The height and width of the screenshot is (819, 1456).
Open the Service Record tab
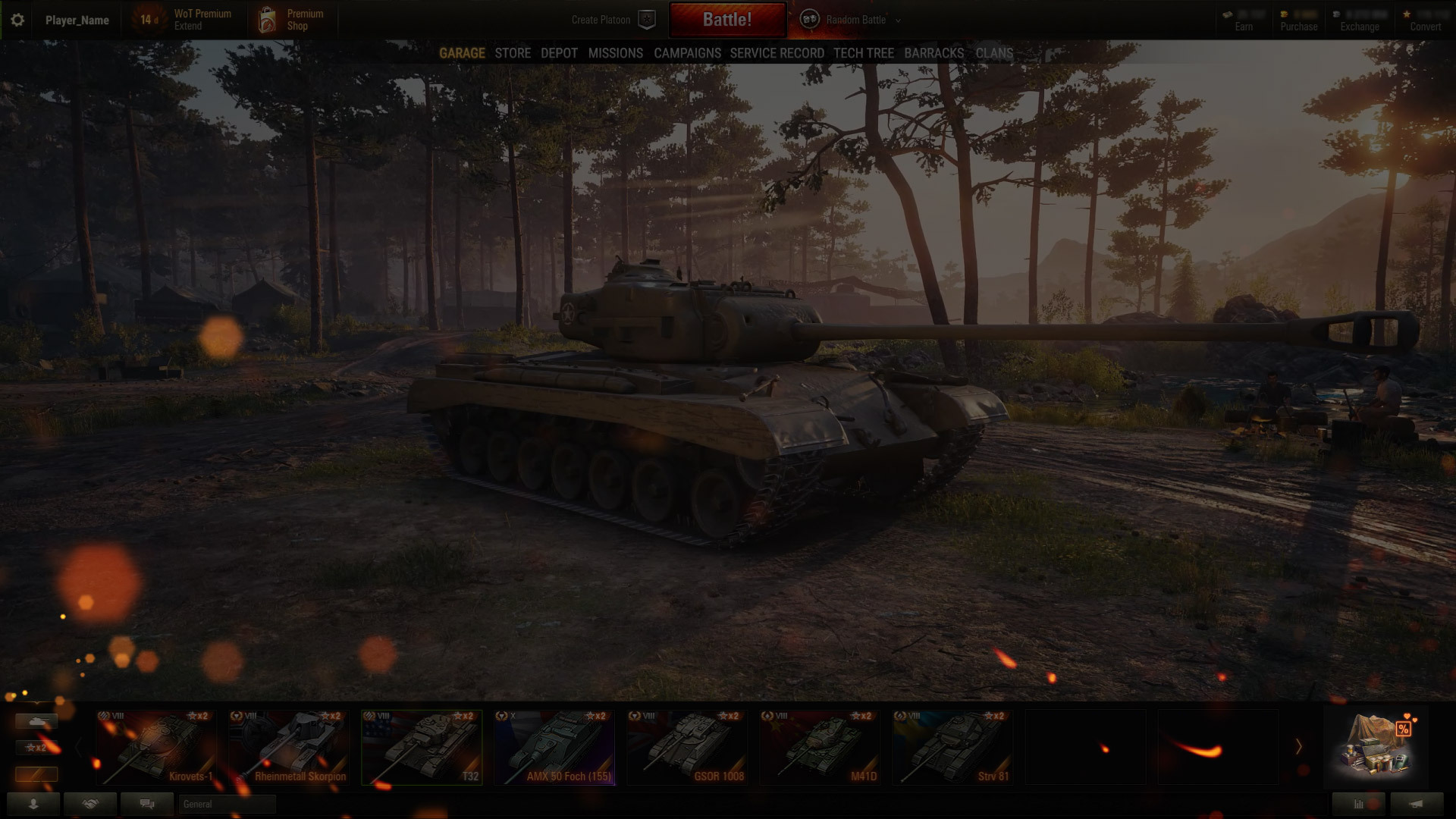(777, 53)
